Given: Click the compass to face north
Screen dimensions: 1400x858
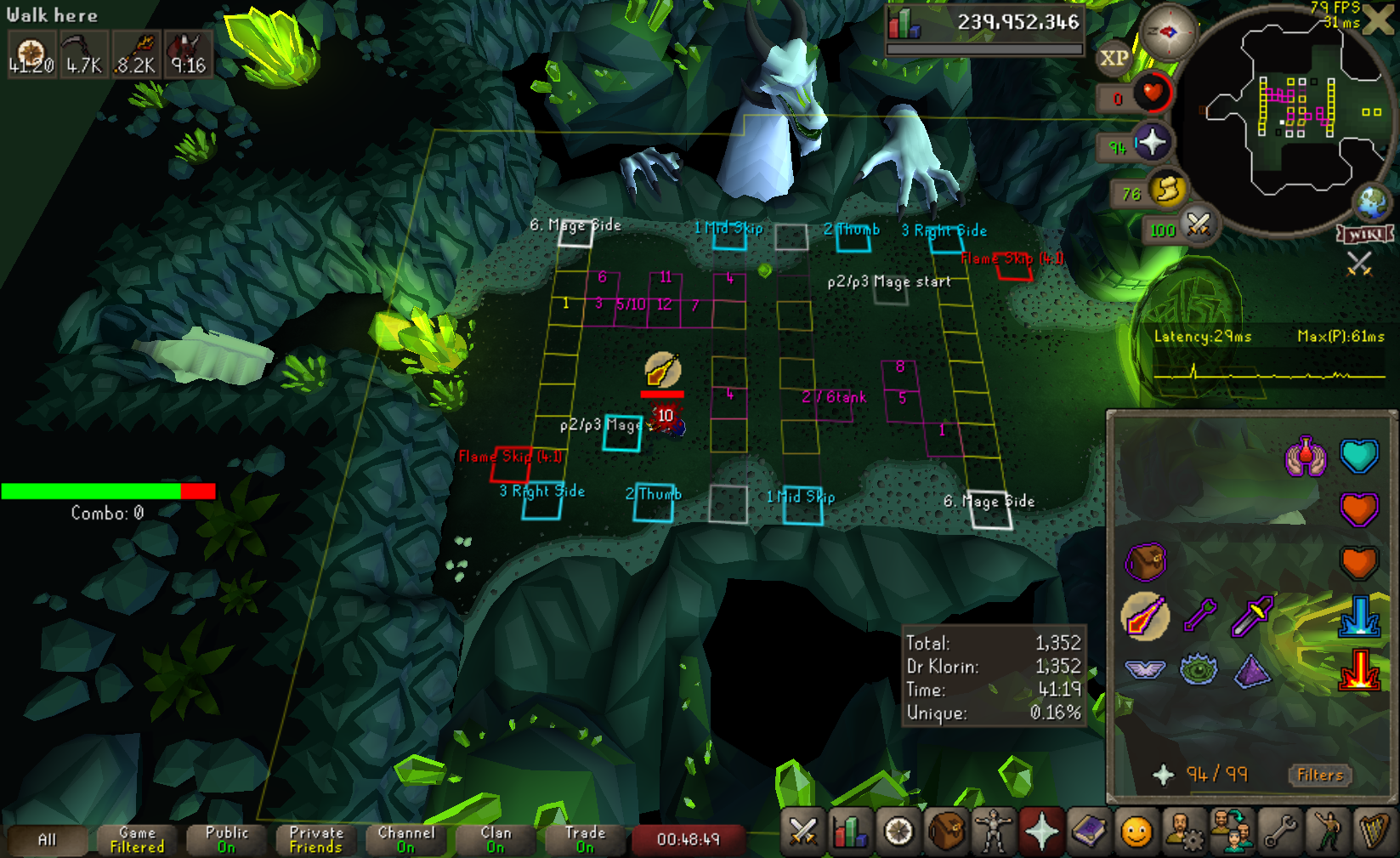Looking at the screenshot, I should (x=1168, y=32).
